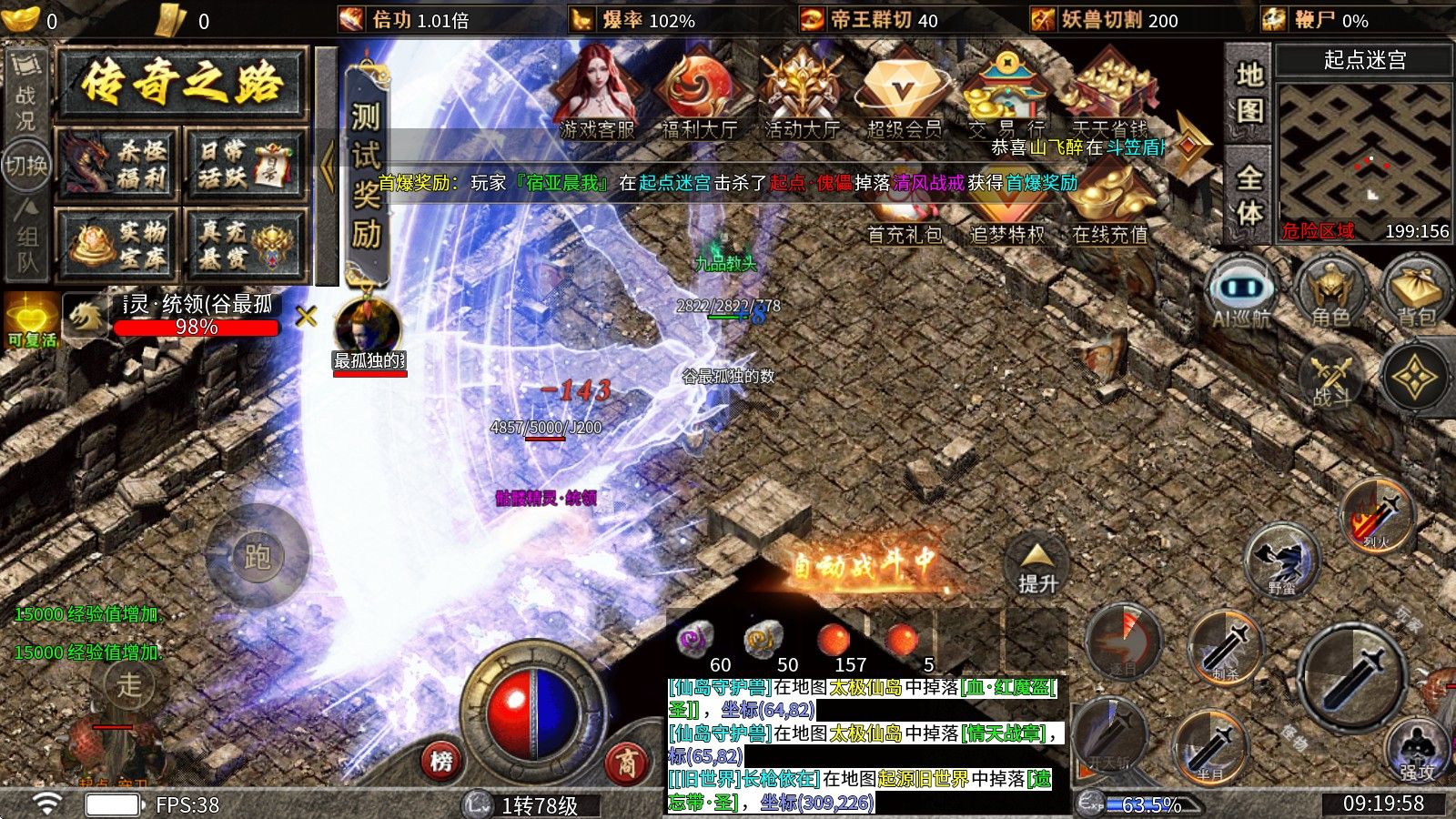Tap the 提升 upgrade arrow button

(1037, 564)
